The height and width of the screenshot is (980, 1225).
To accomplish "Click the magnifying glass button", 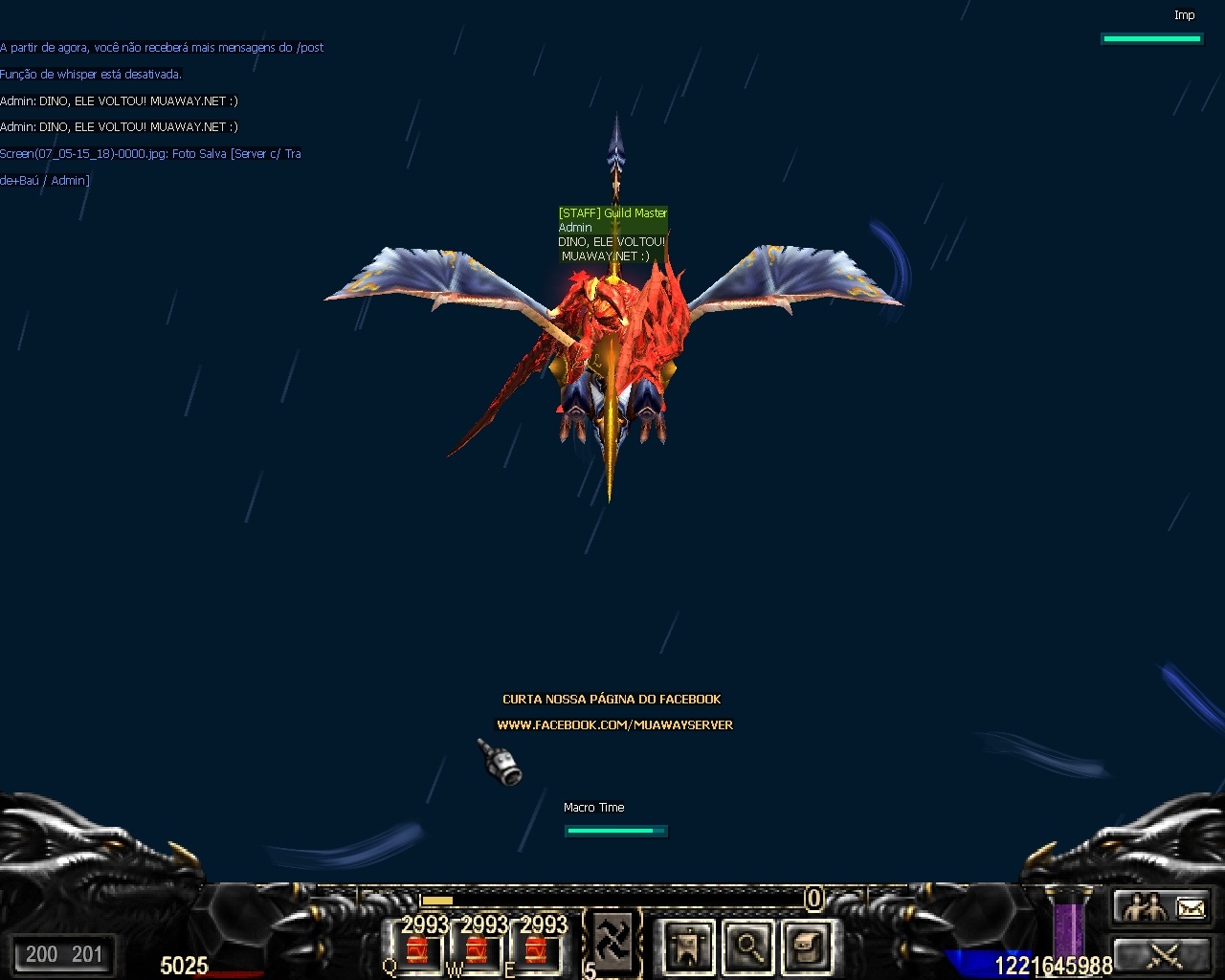I will coord(746,947).
